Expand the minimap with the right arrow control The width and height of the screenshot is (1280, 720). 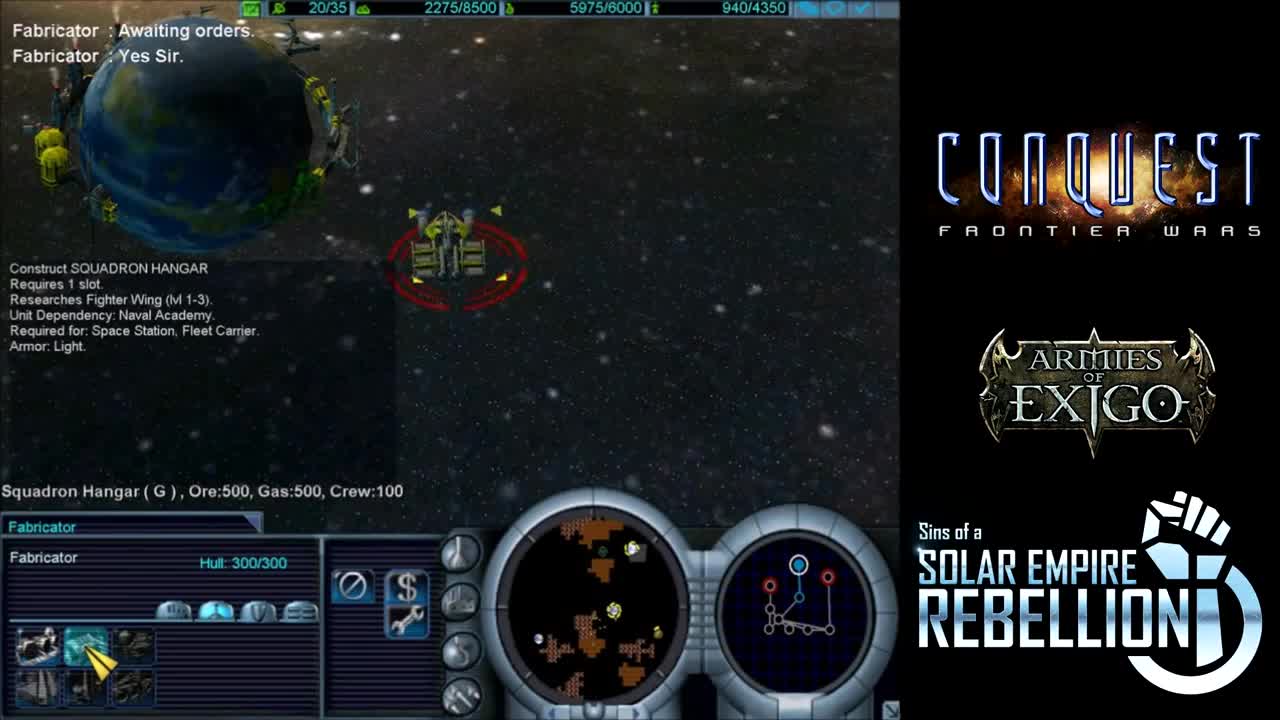[635, 712]
